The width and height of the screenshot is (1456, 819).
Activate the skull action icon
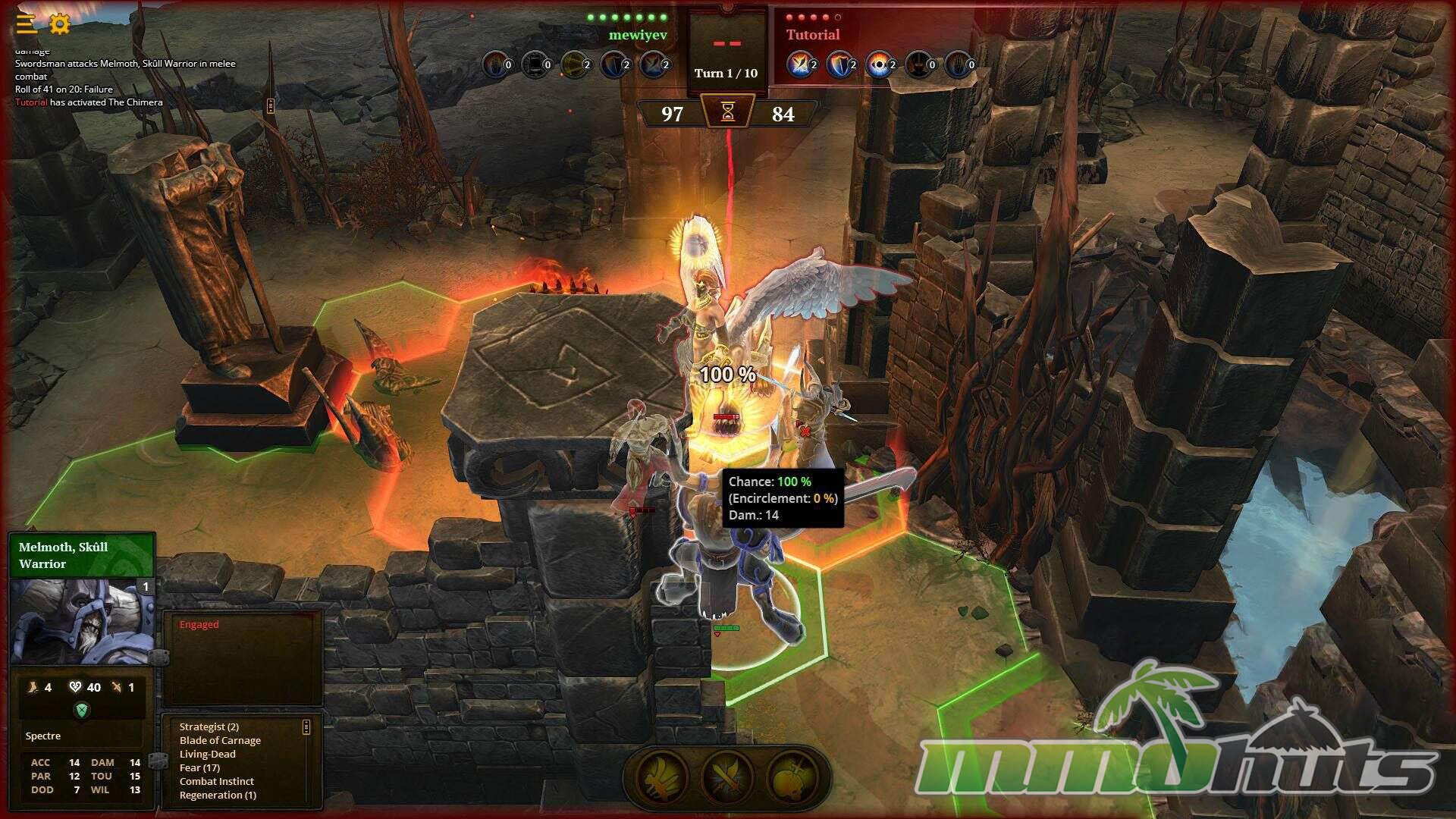point(791,777)
